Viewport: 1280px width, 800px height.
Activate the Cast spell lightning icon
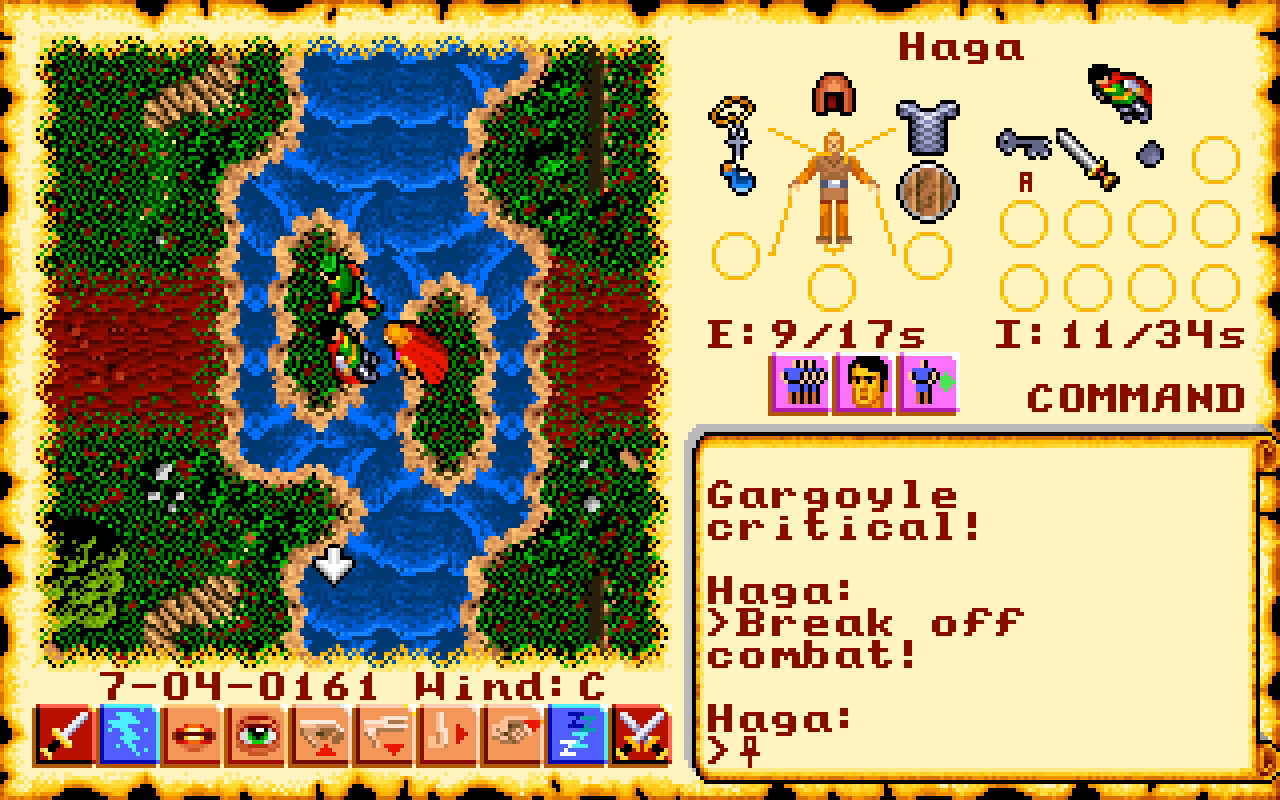point(129,736)
